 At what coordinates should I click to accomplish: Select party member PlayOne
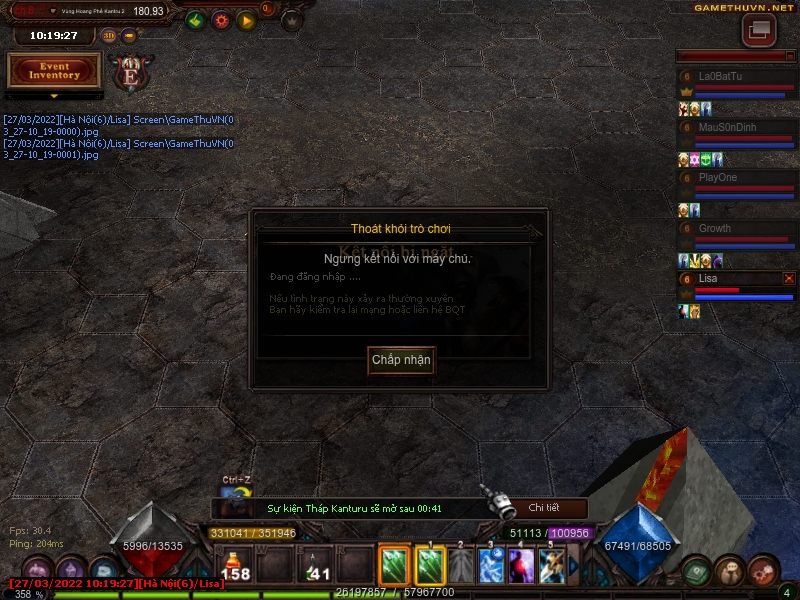pyautogui.click(x=734, y=178)
